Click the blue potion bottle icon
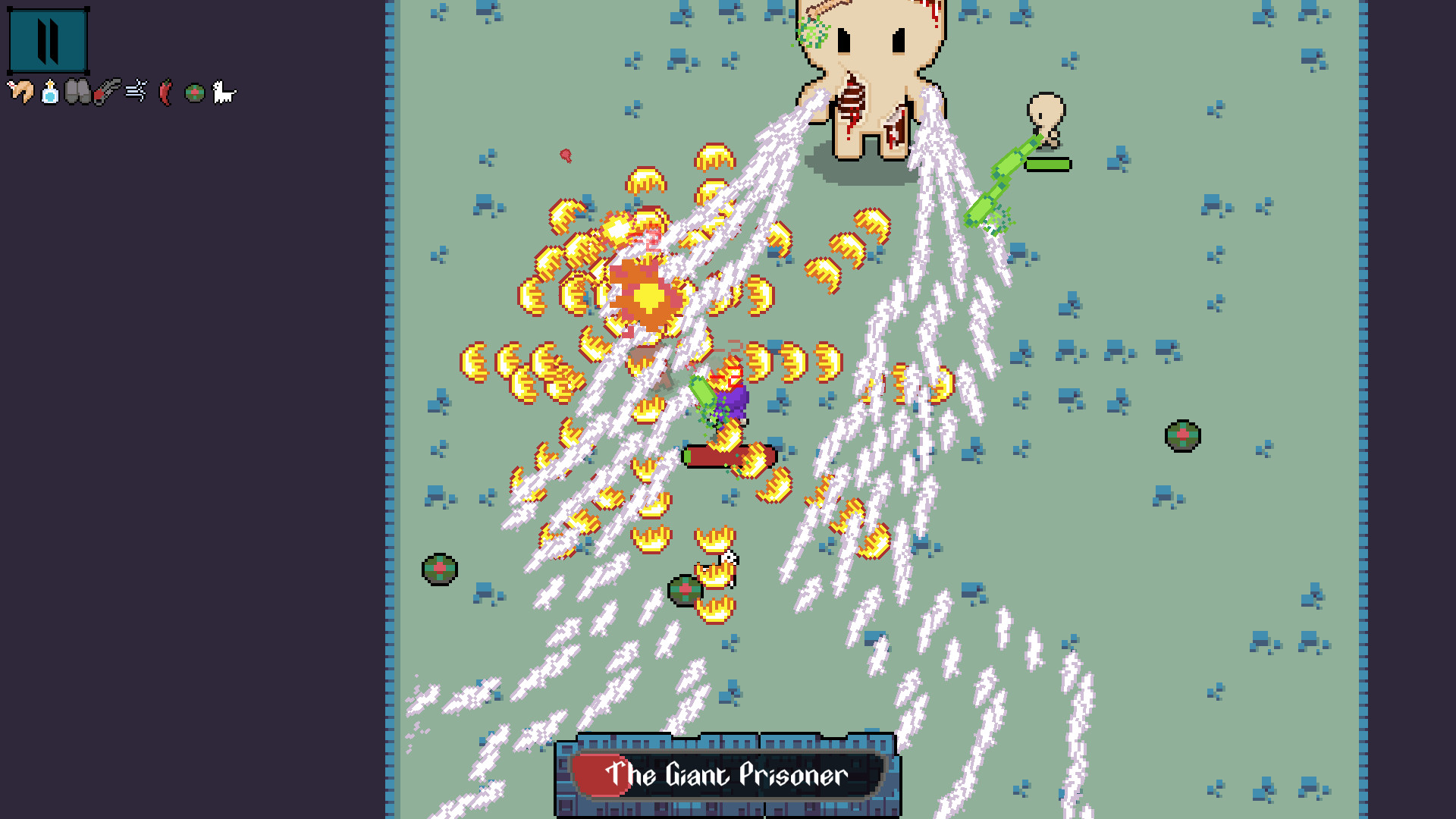 pos(49,93)
